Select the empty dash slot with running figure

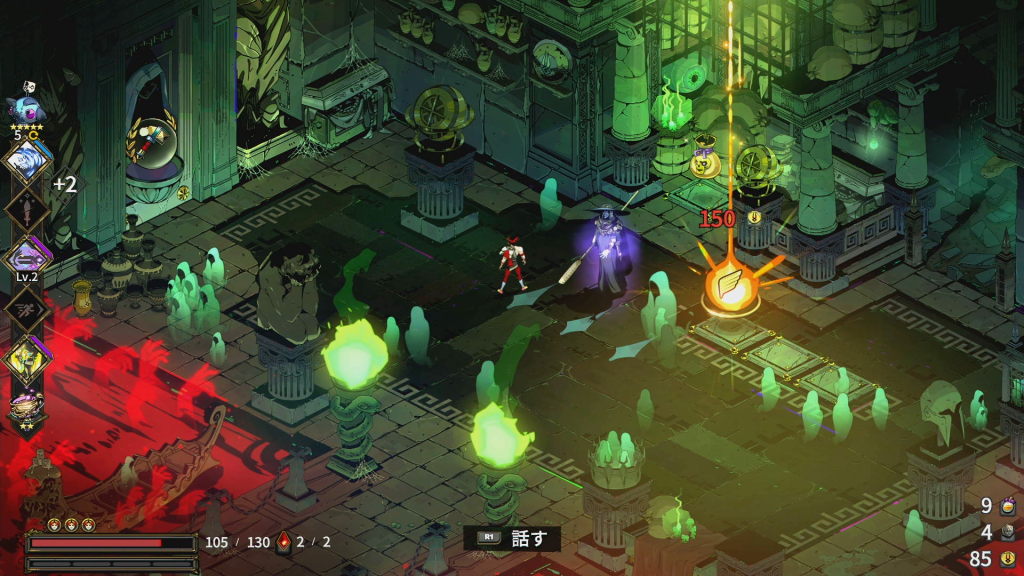click(x=25, y=311)
